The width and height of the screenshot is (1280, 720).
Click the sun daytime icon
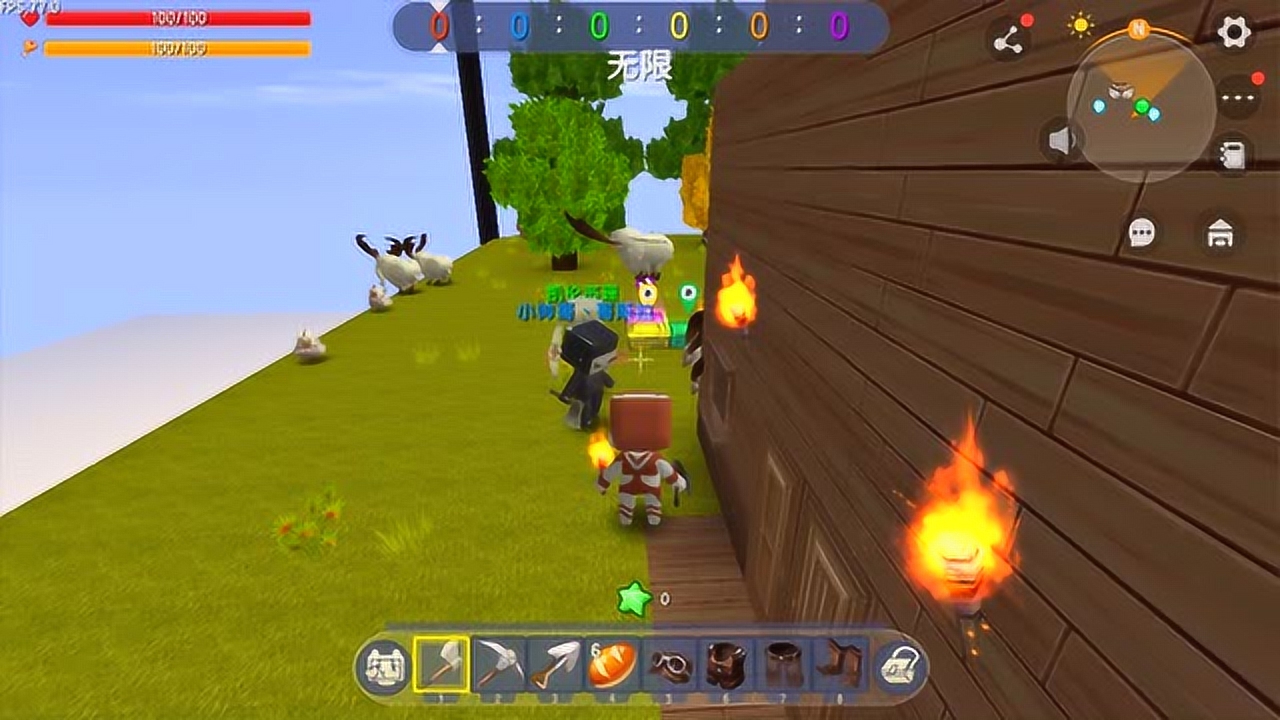pyautogui.click(x=1080, y=25)
